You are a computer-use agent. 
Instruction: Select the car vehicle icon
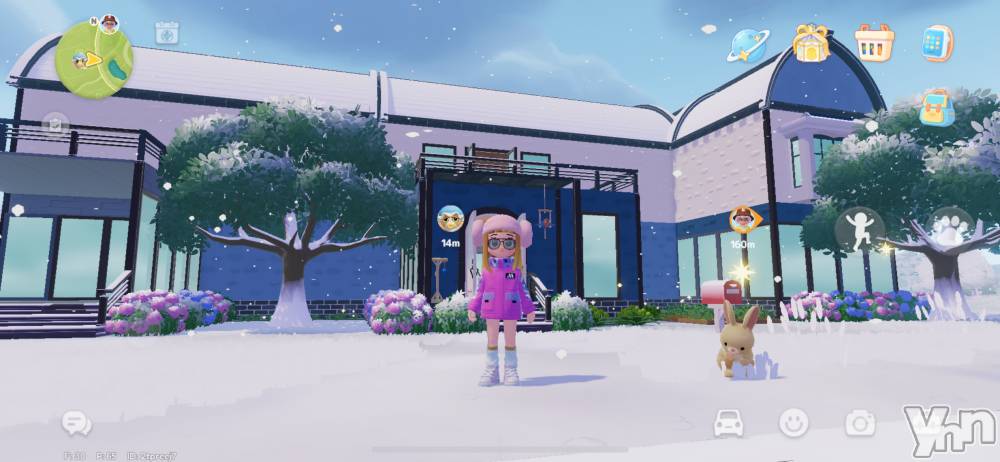point(729,423)
